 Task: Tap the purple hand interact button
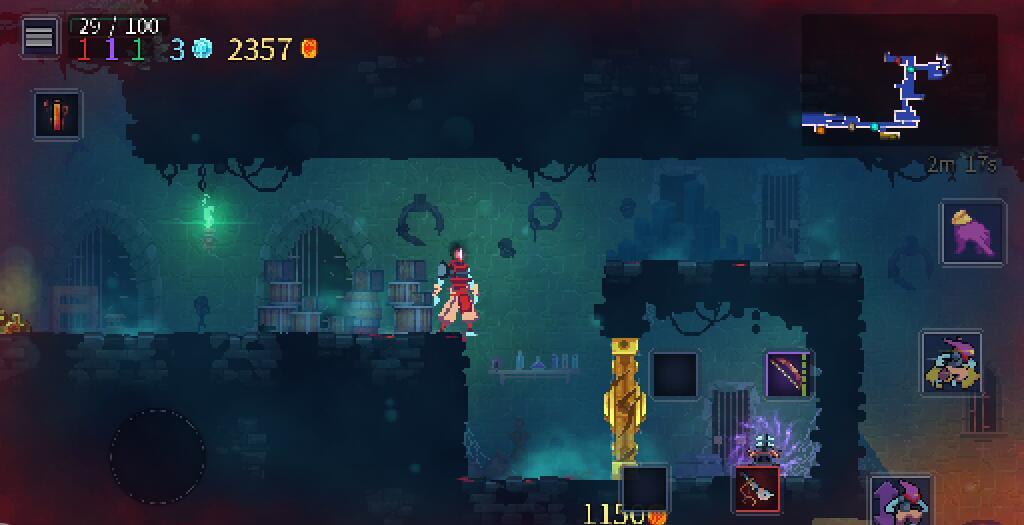(x=973, y=232)
